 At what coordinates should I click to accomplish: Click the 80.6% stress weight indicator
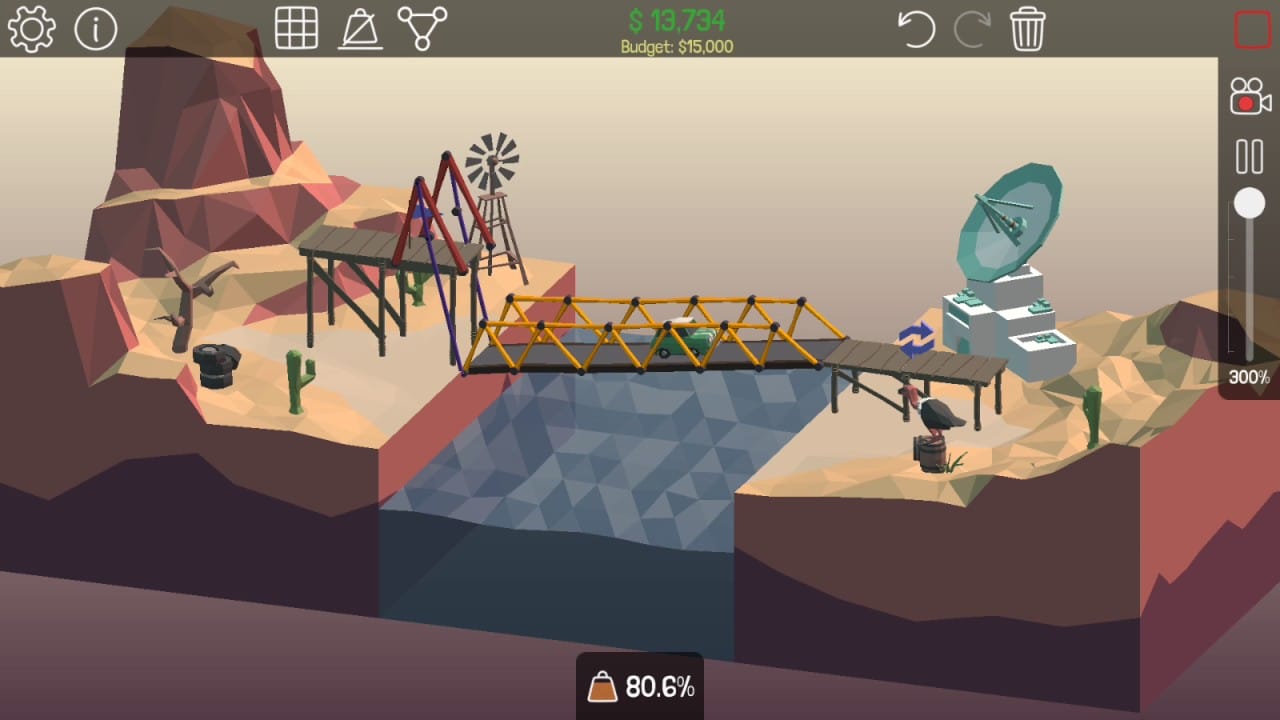(640, 687)
